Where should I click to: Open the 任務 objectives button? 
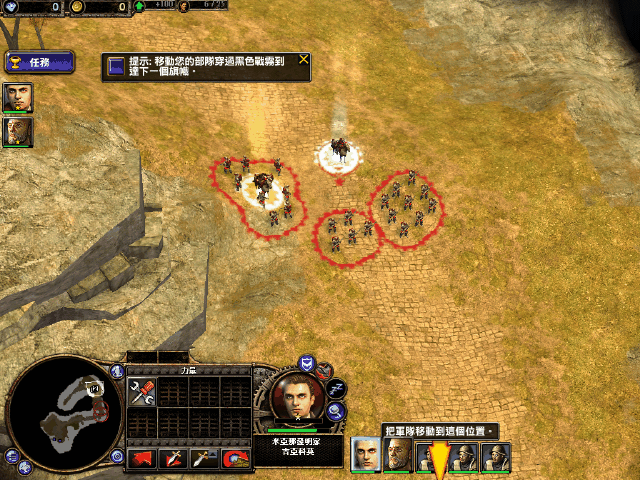tap(38, 62)
